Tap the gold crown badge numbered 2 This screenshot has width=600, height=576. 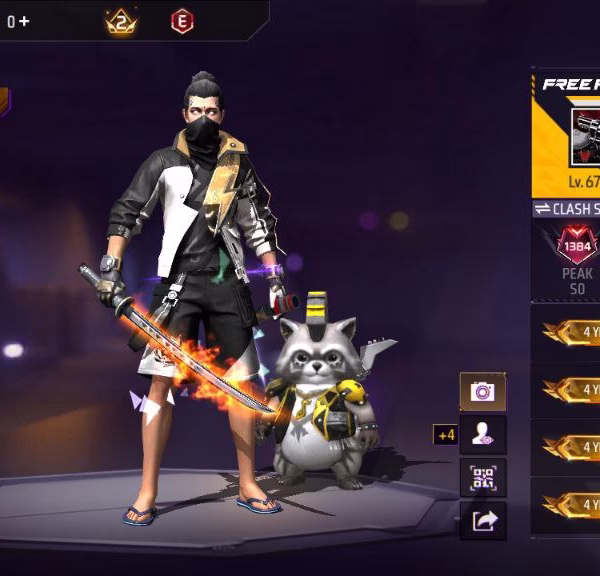121,21
